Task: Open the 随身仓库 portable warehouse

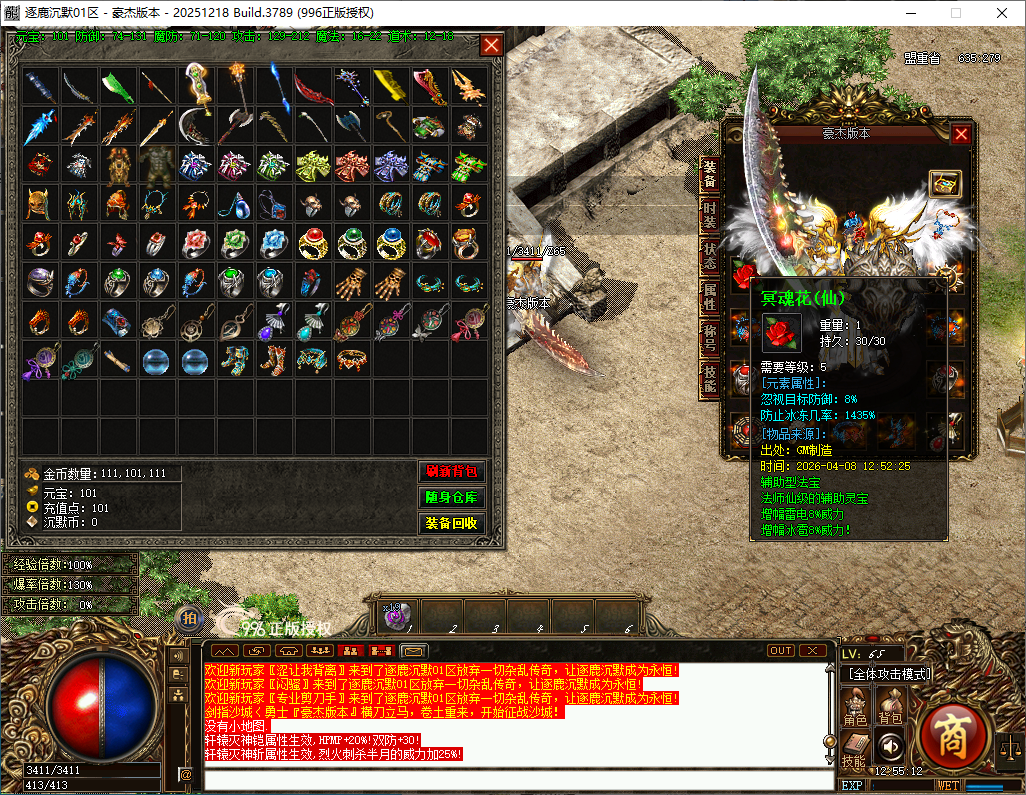Action: click(x=451, y=497)
